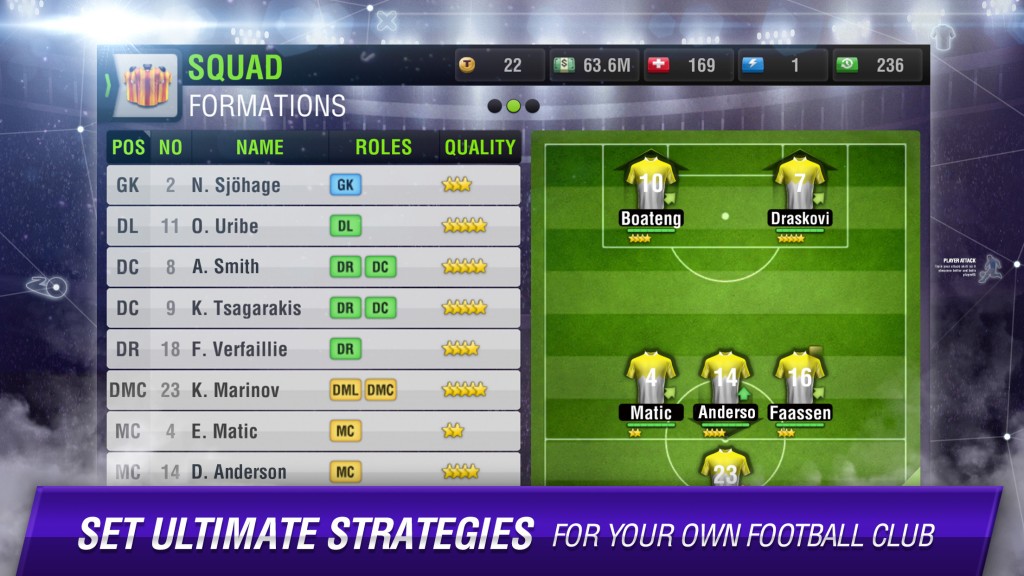Open the rest packs lightning counter

[x=782, y=65]
